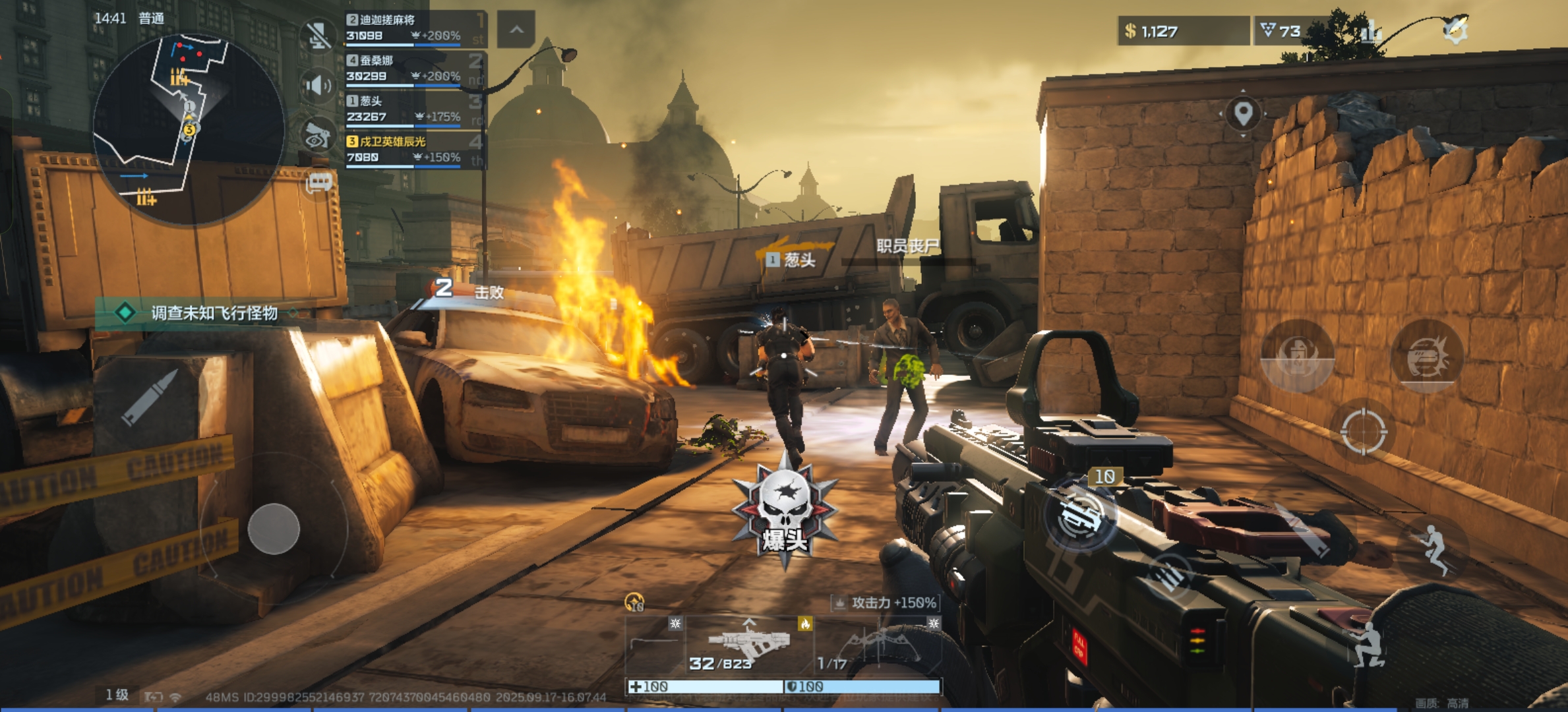Tap the camera eye view icon
Image resolution: width=1568 pixels, height=712 pixels.
point(318,134)
